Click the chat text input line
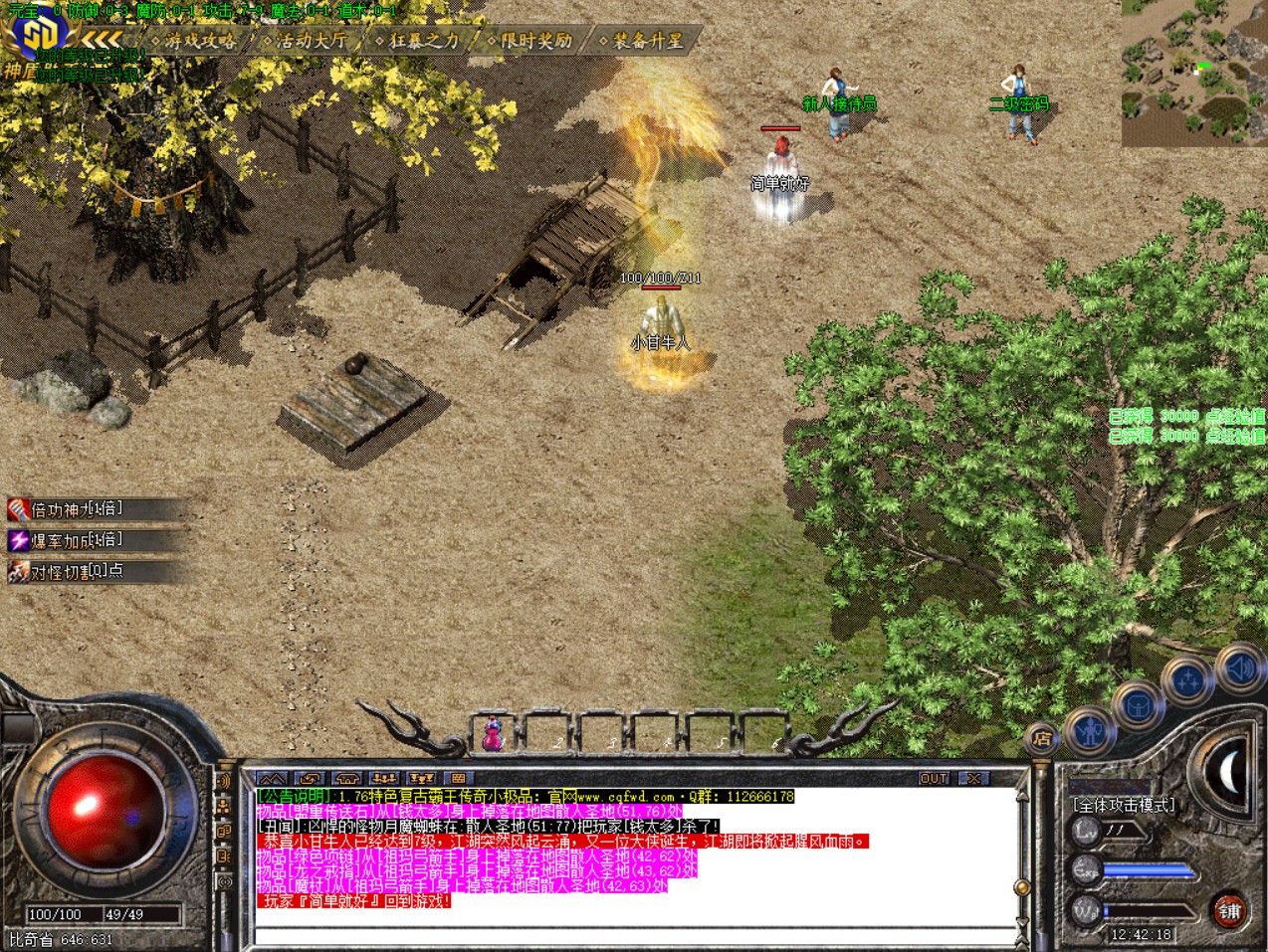The width and height of the screenshot is (1268, 952). pos(634,935)
